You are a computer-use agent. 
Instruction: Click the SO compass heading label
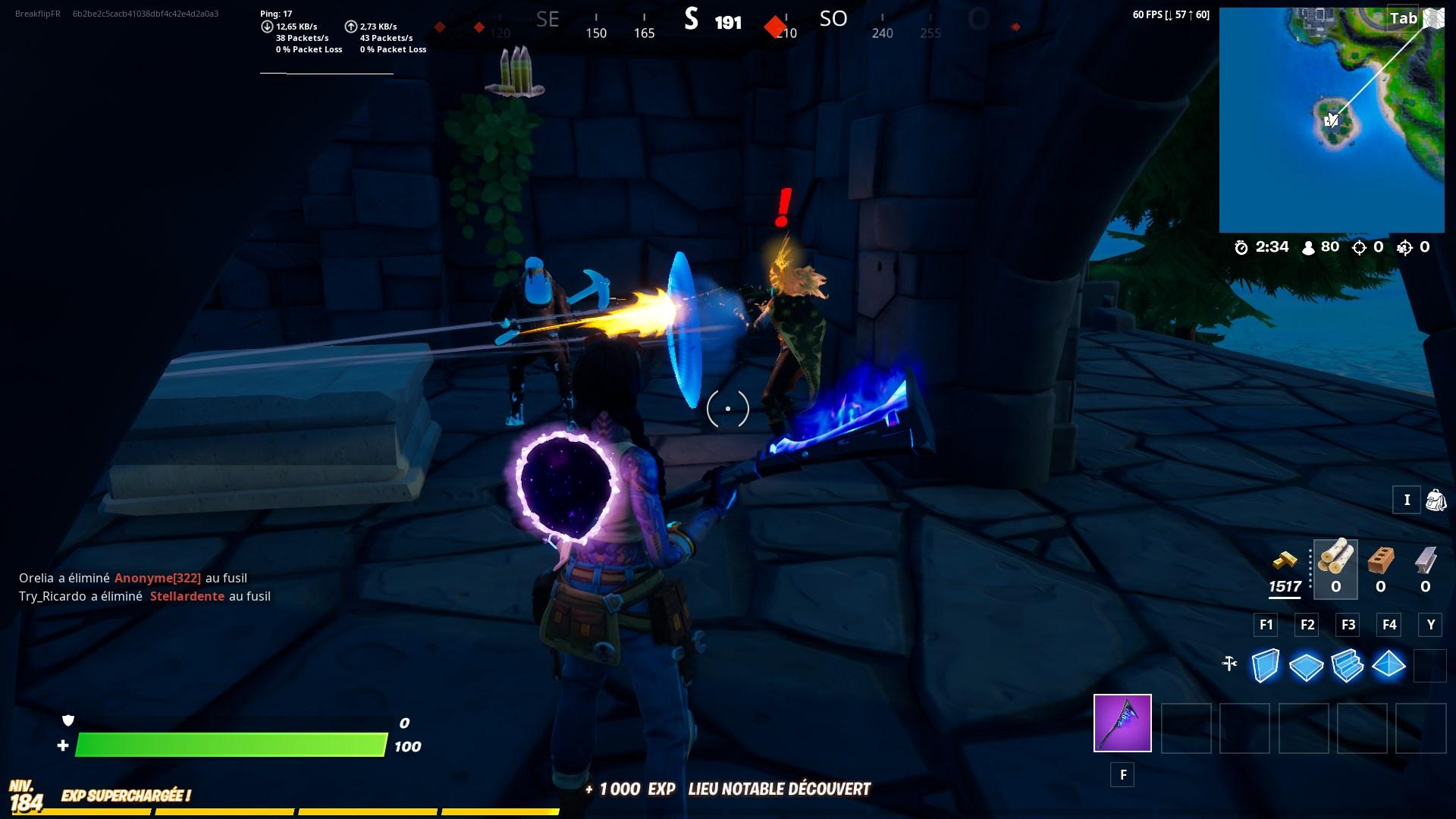pyautogui.click(x=833, y=20)
